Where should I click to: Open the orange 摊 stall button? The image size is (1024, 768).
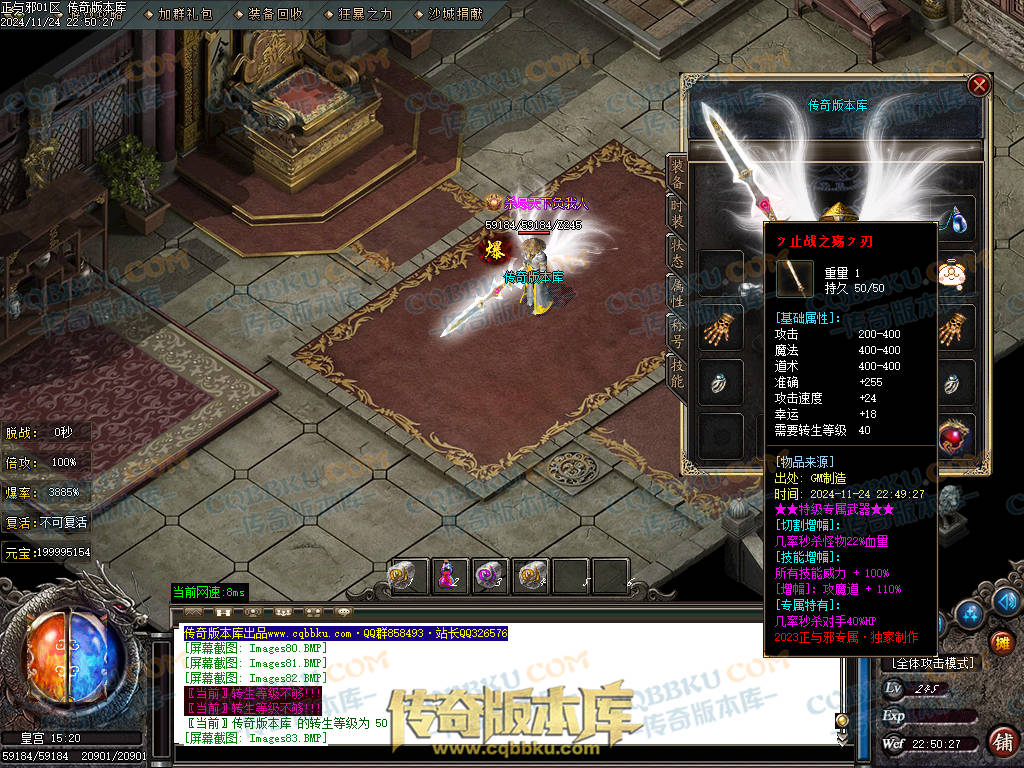click(x=1001, y=641)
